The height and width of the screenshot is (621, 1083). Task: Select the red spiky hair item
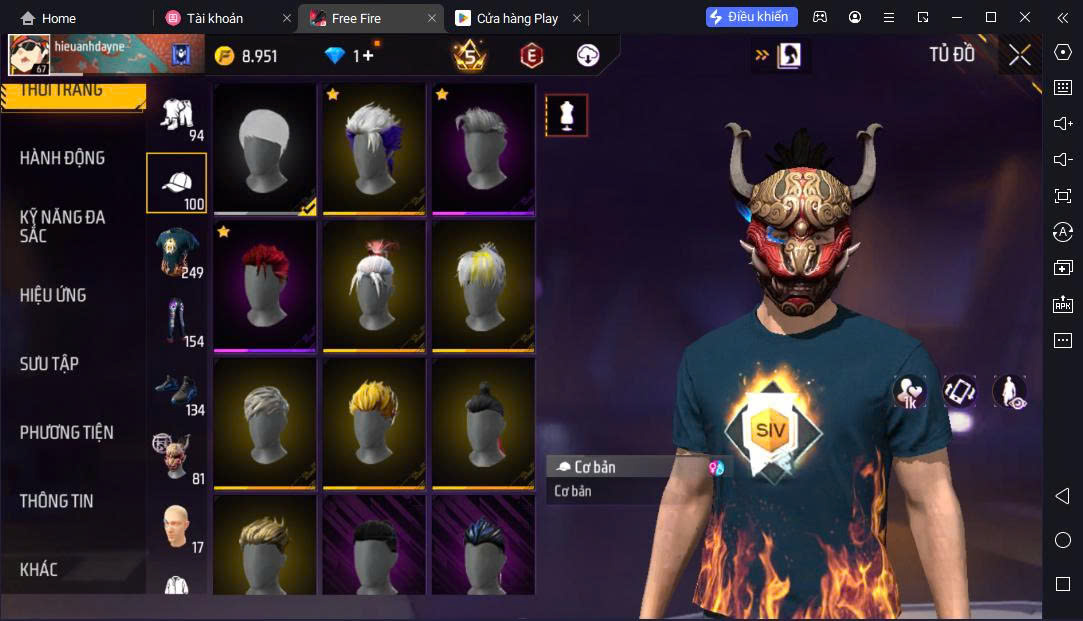tap(265, 285)
